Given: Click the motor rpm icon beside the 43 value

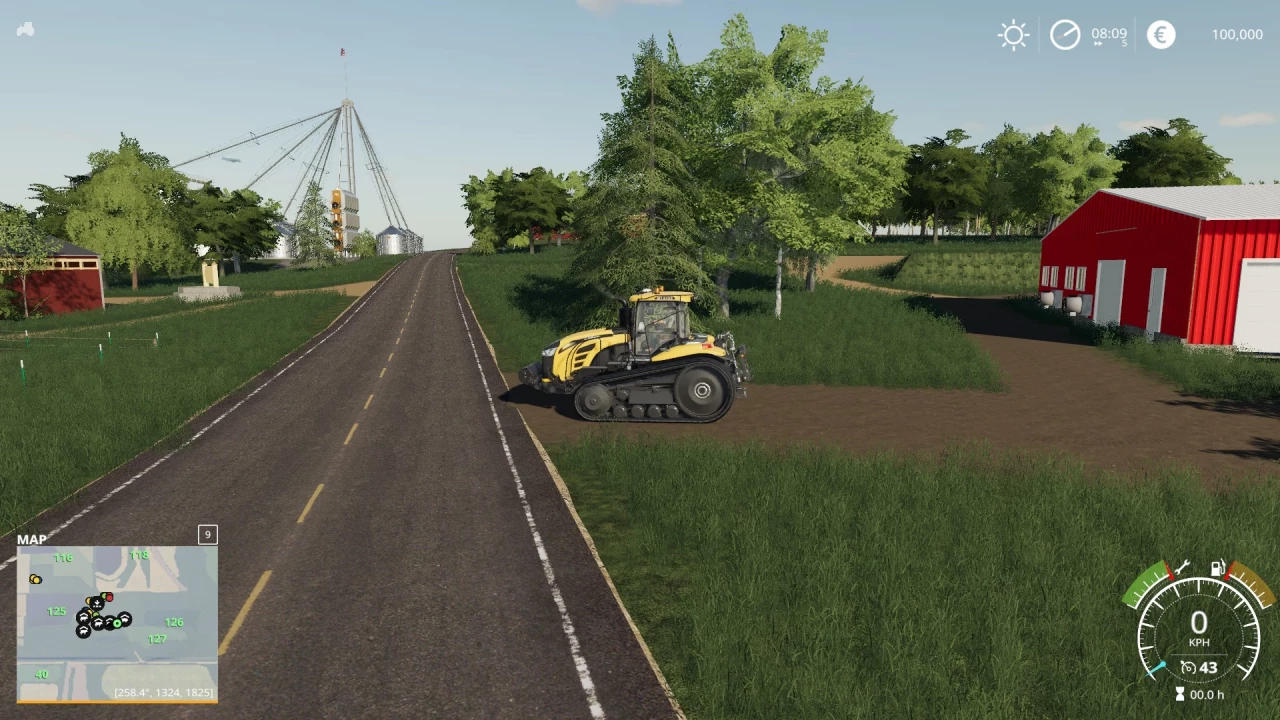Looking at the screenshot, I should 1189,666.
